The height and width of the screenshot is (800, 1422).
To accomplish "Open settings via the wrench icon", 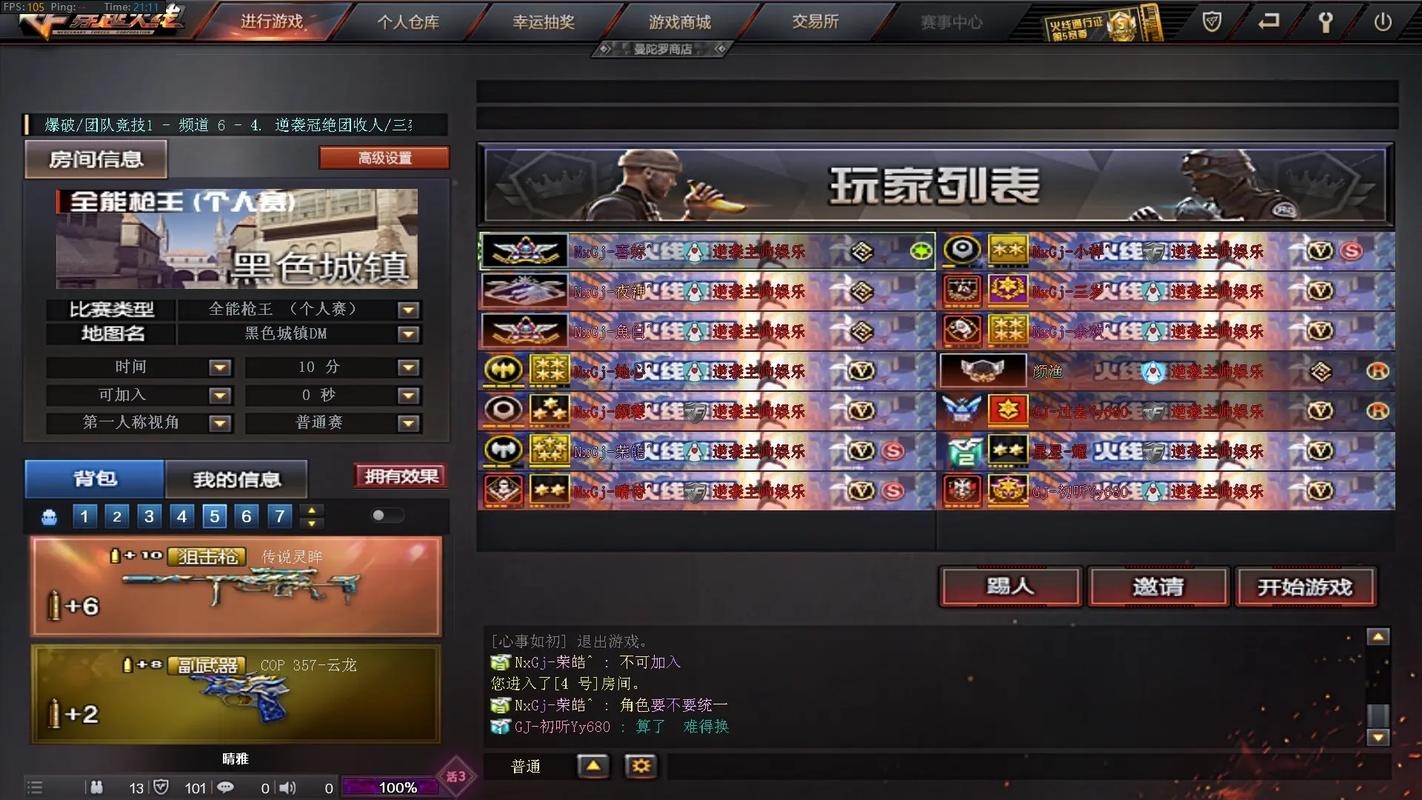I will pyautogui.click(x=1325, y=22).
